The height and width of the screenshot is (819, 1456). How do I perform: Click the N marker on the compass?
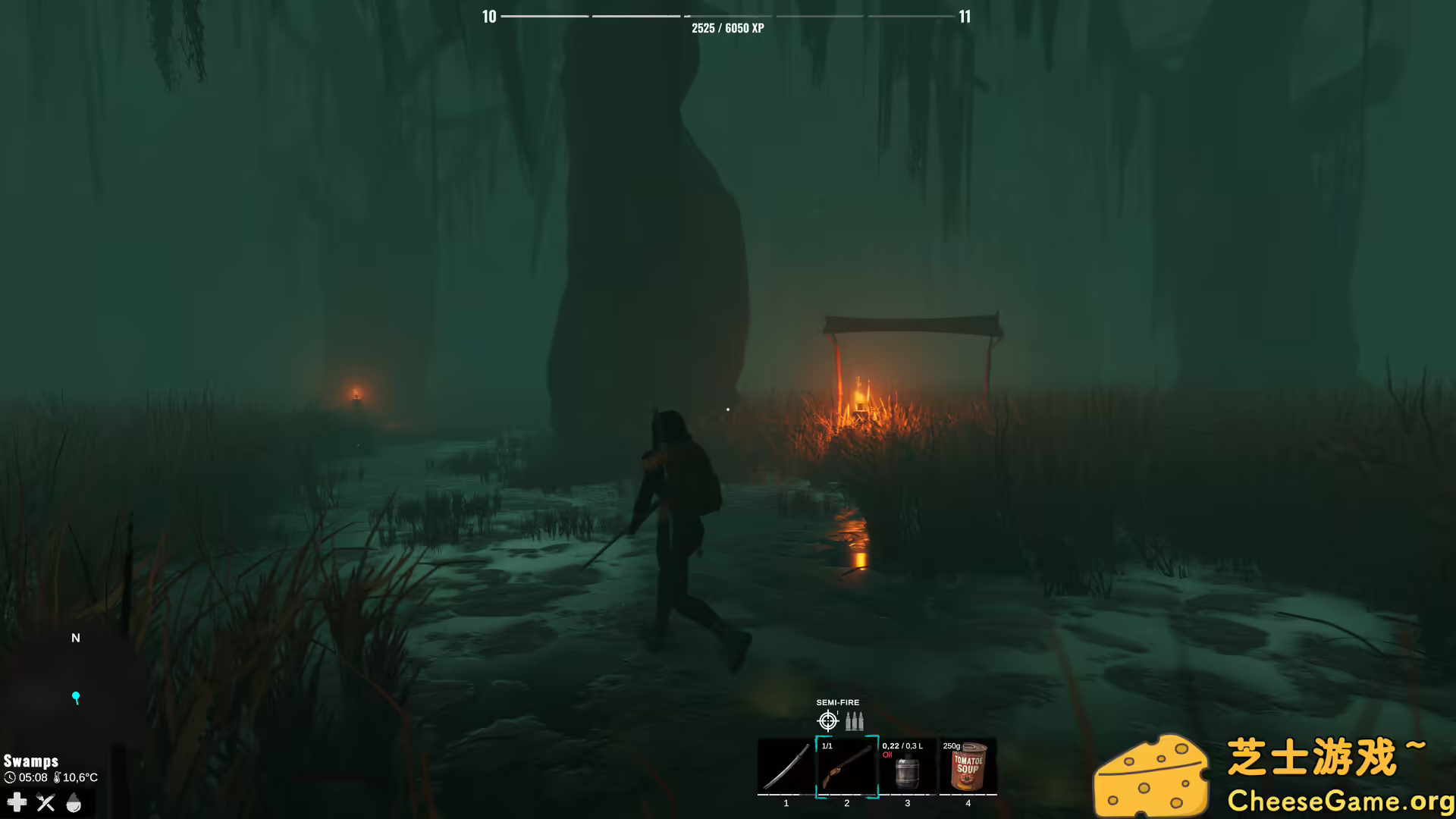tap(75, 638)
